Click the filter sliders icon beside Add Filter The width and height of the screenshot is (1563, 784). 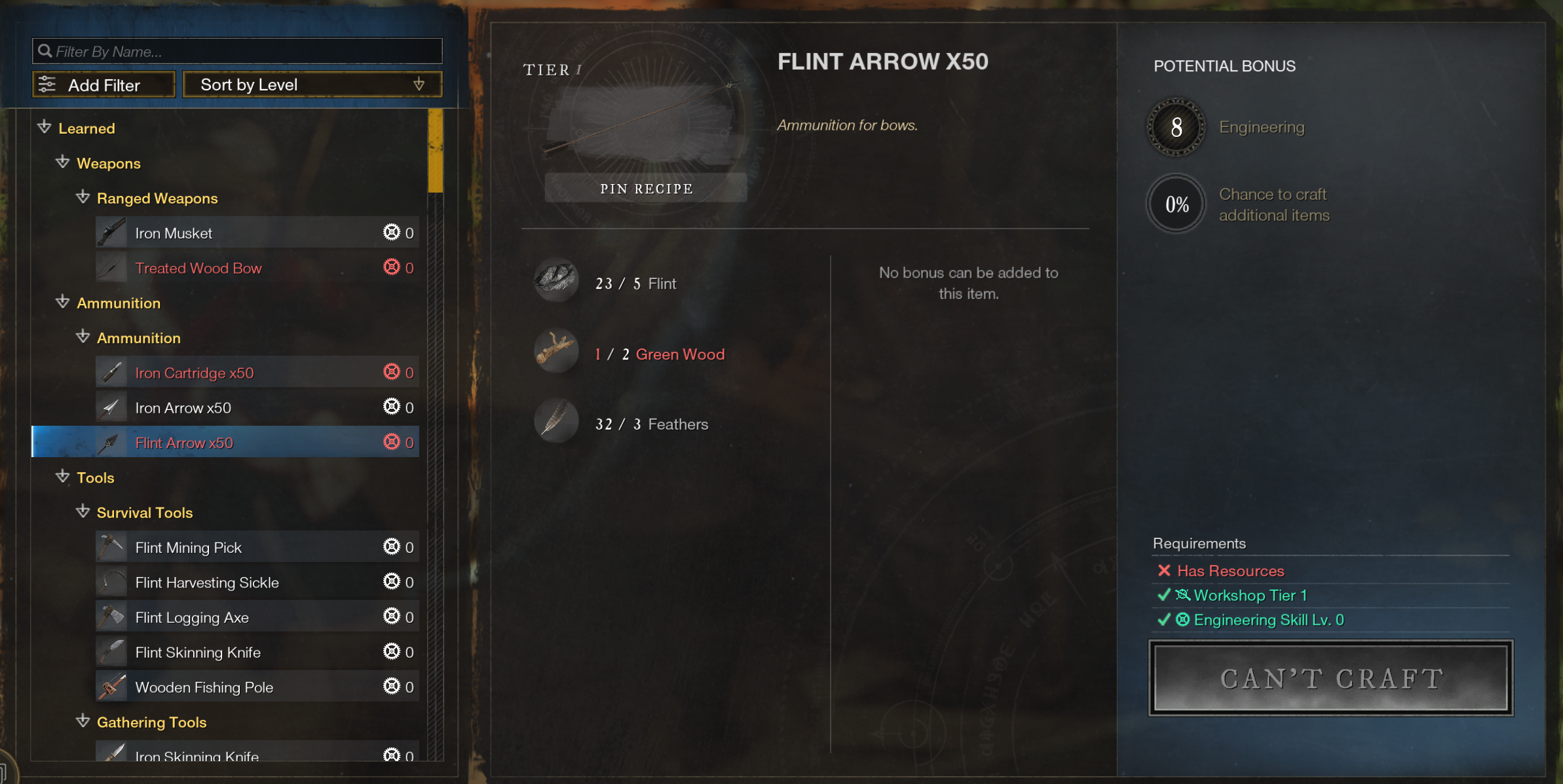[x=46, y=84]
